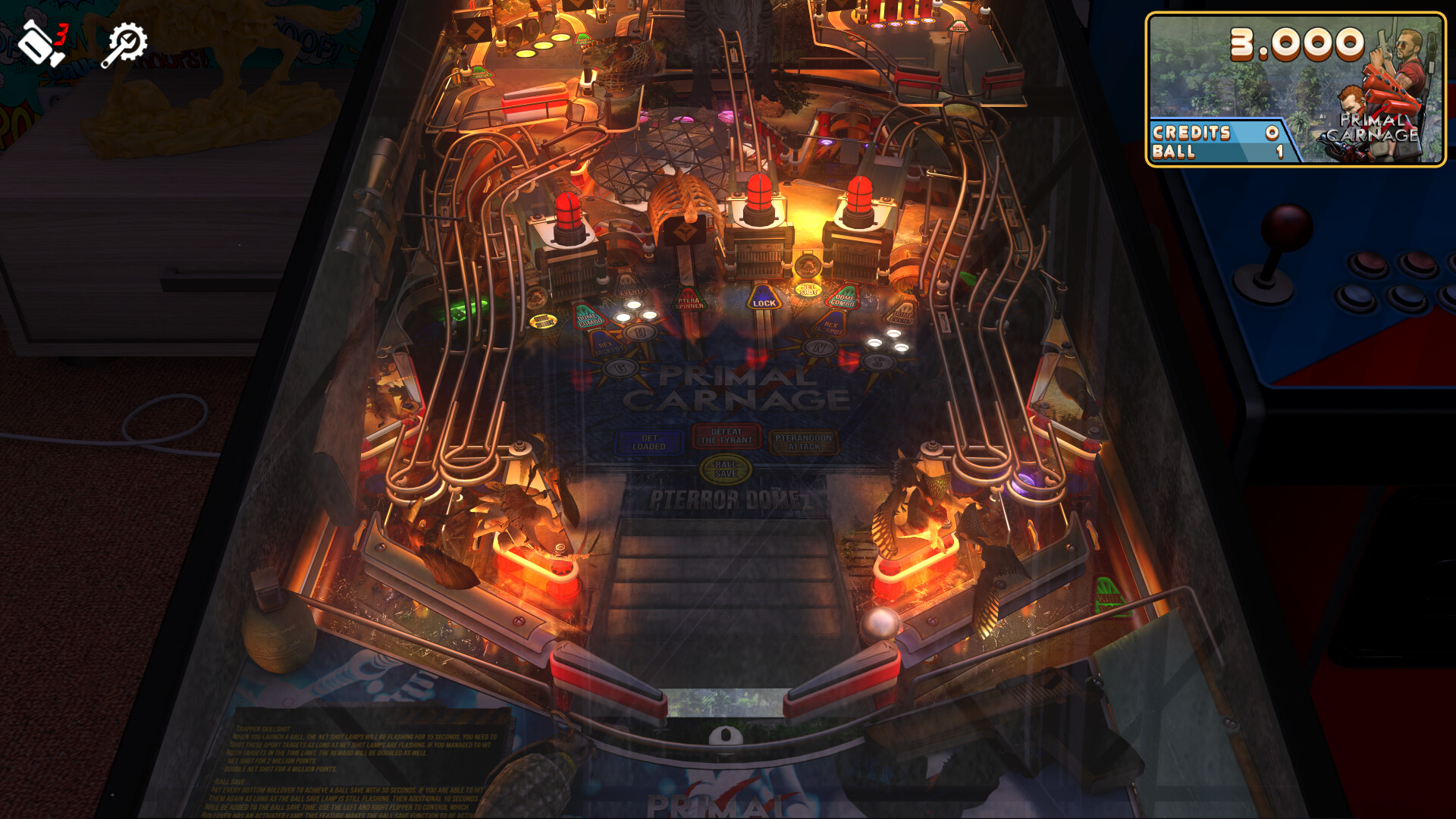
Task: Click the PTERA SPINNER sign
Action: 689,303
